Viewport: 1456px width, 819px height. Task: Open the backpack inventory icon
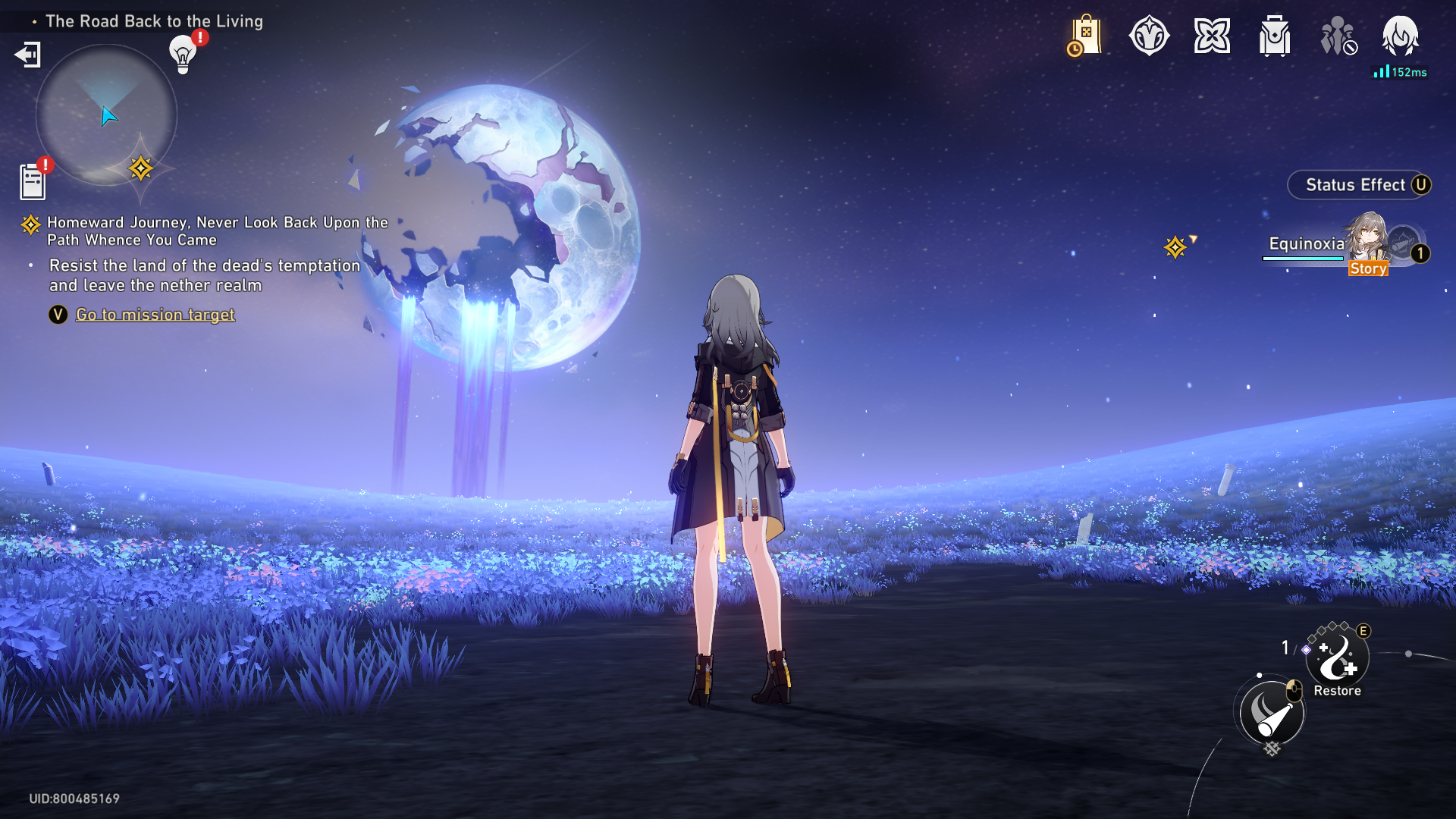coord(1275,36)
